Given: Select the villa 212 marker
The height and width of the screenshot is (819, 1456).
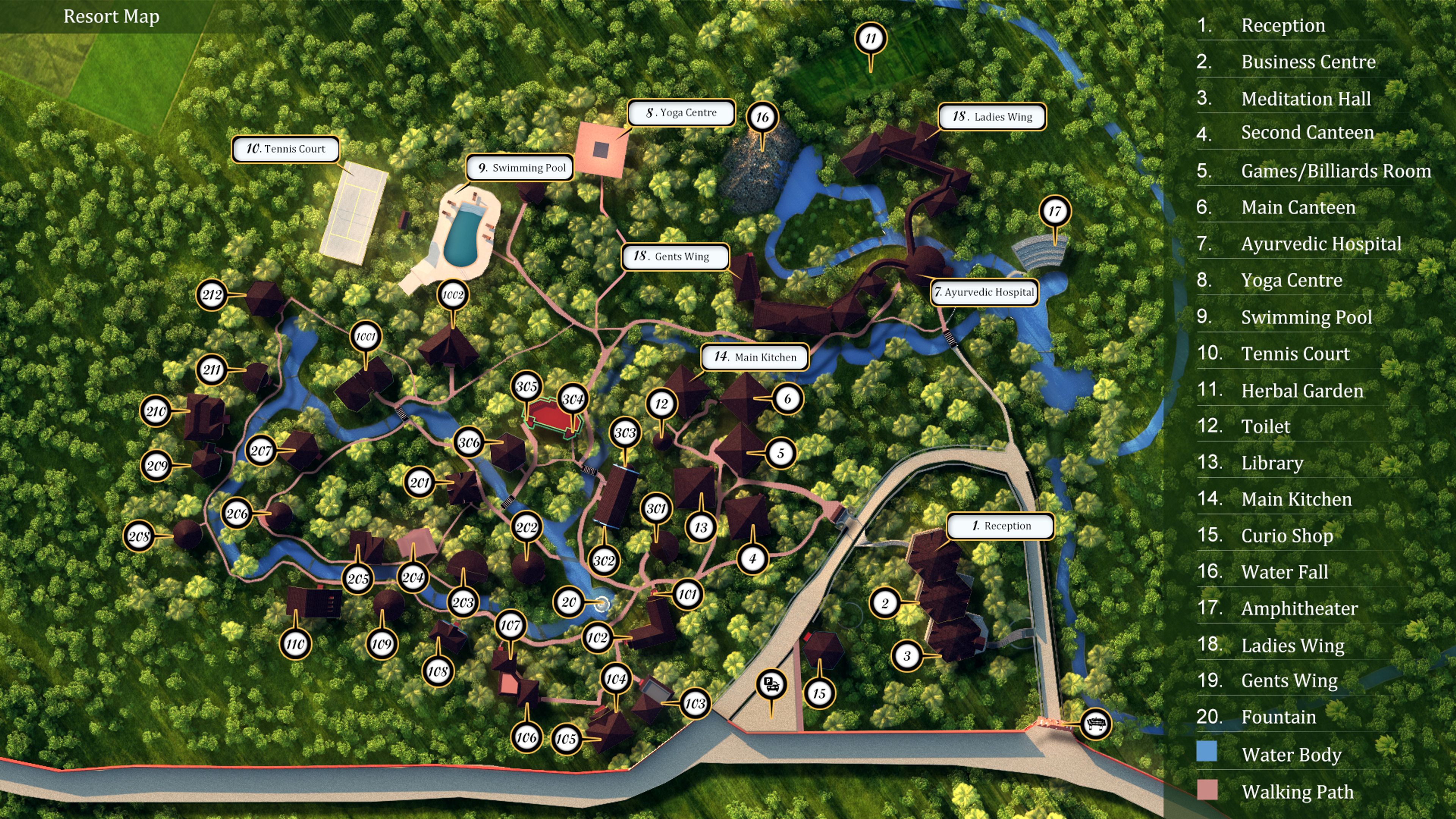Looking at the screenshot, I should click(x=212, y=295).
